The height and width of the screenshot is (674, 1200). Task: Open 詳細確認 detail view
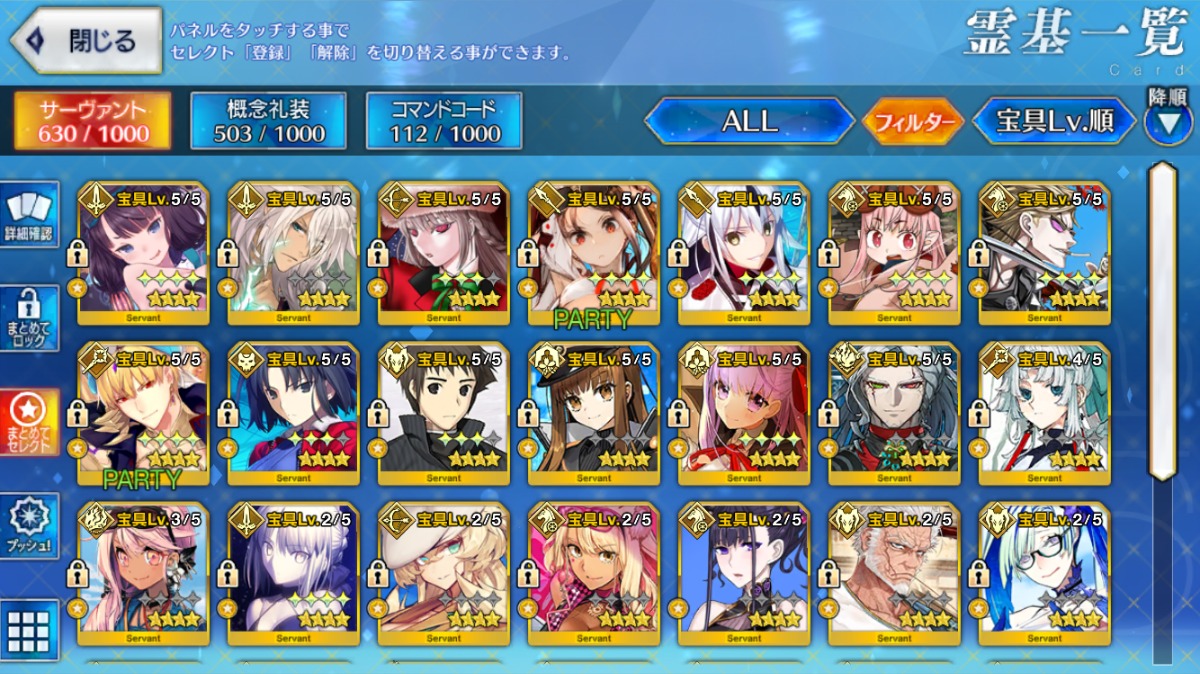pos(30,214)
